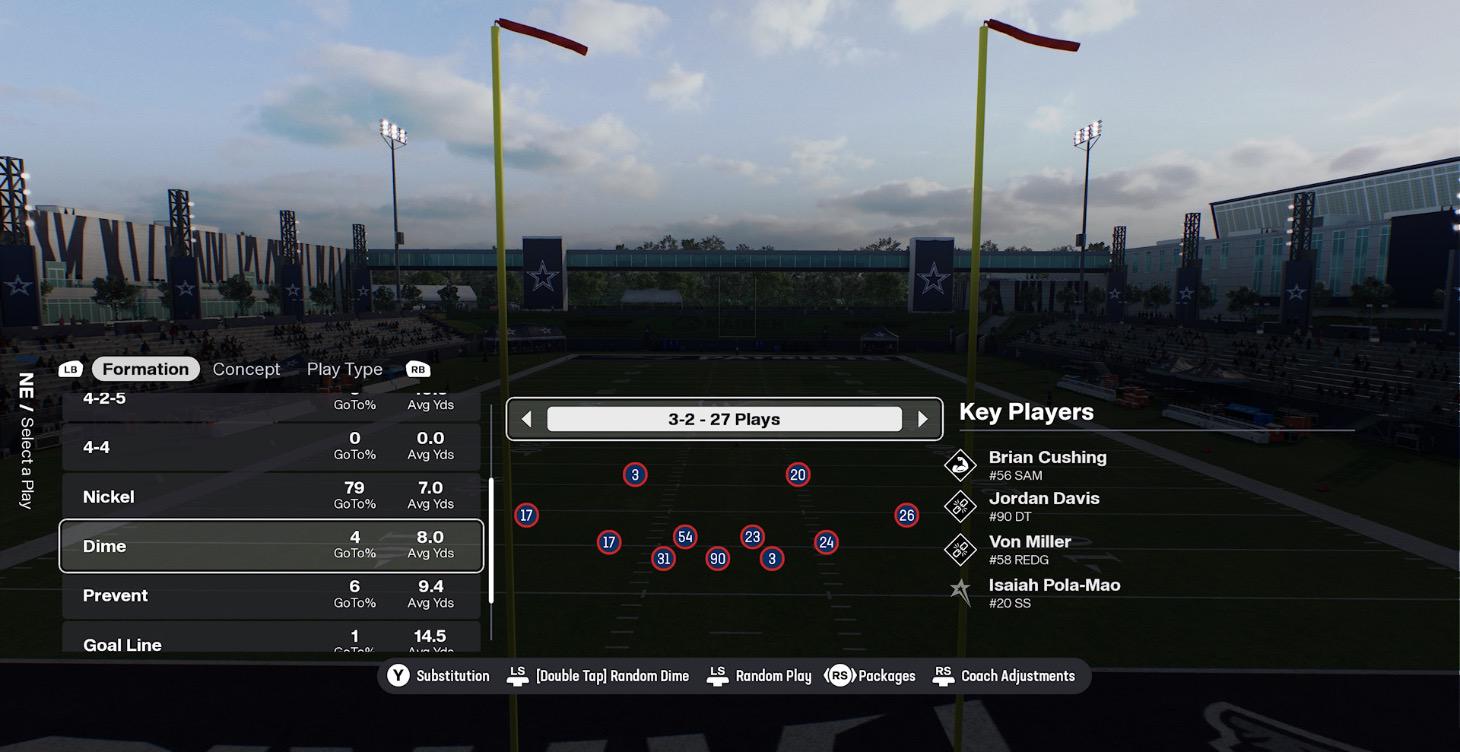Select Brian Cushing in Key Players
Viewport: 1460px width, 752px height.
[x=1046, y=465]
